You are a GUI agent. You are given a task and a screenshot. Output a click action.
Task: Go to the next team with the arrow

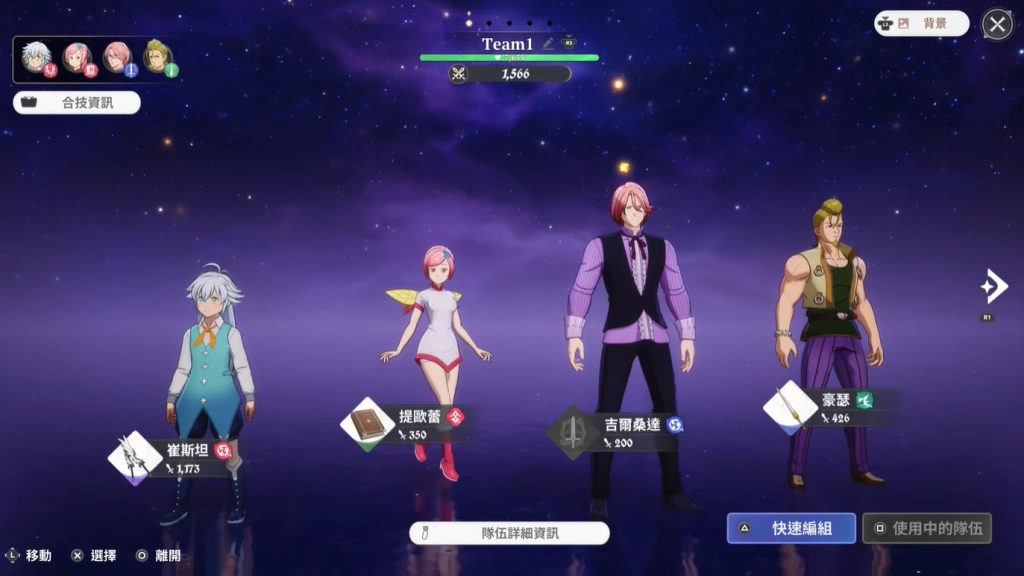point(993,287)
